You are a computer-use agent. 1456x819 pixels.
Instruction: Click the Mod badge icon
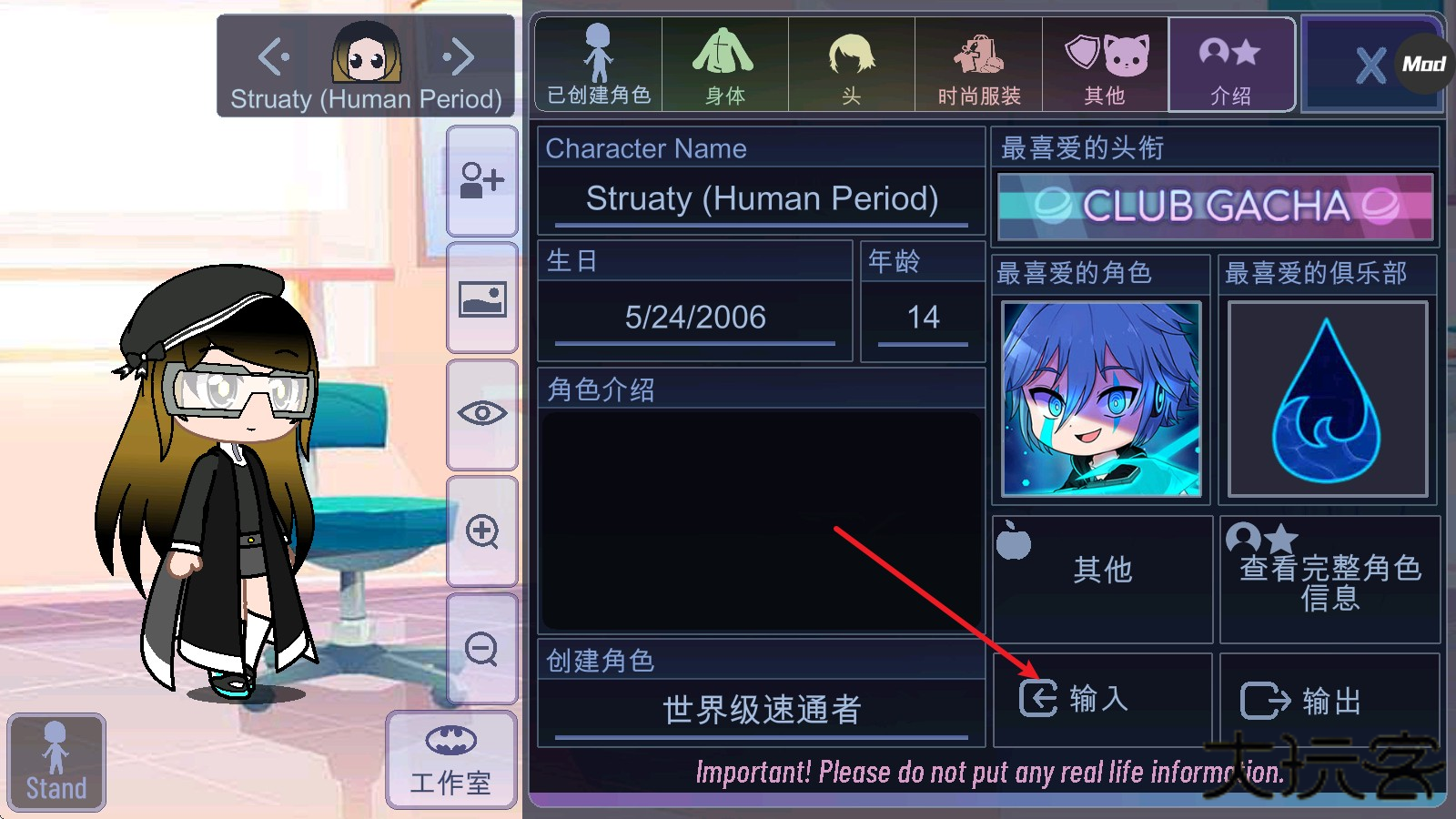tap(1424, 64)
